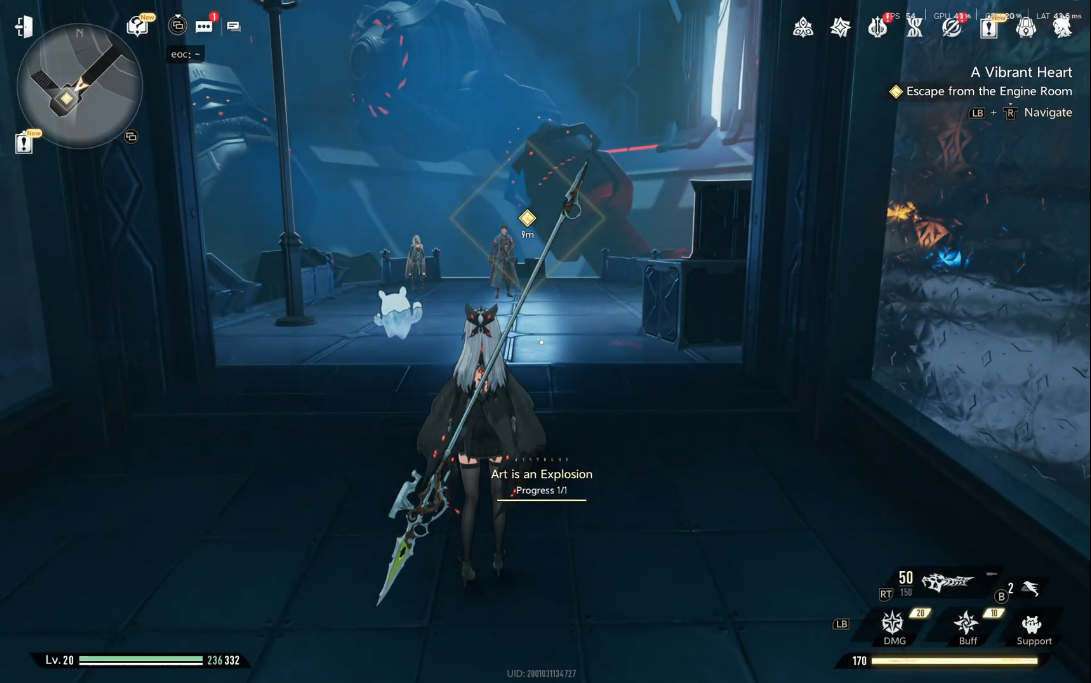
Task: Open the hourglass-shaped menu icon
Action: point(914,27)
